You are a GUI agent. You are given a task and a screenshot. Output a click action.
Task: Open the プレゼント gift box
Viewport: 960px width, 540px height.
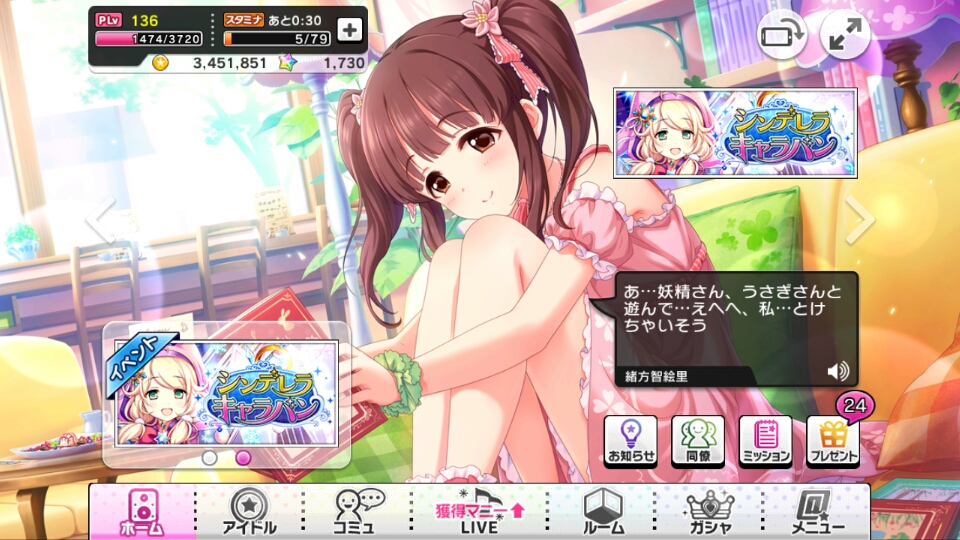click(x=833, y=442)
